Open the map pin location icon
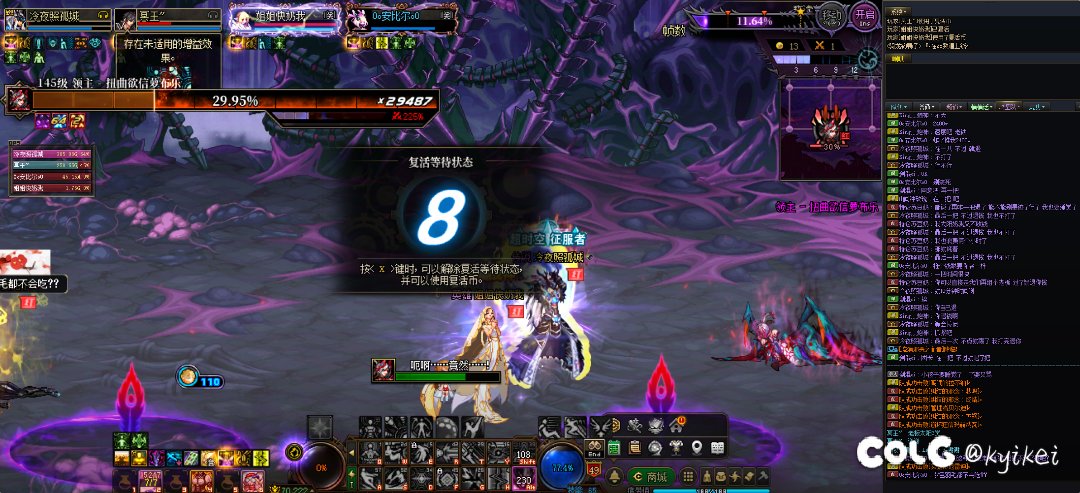This screenshot has width=1080, height=493. 695,447
